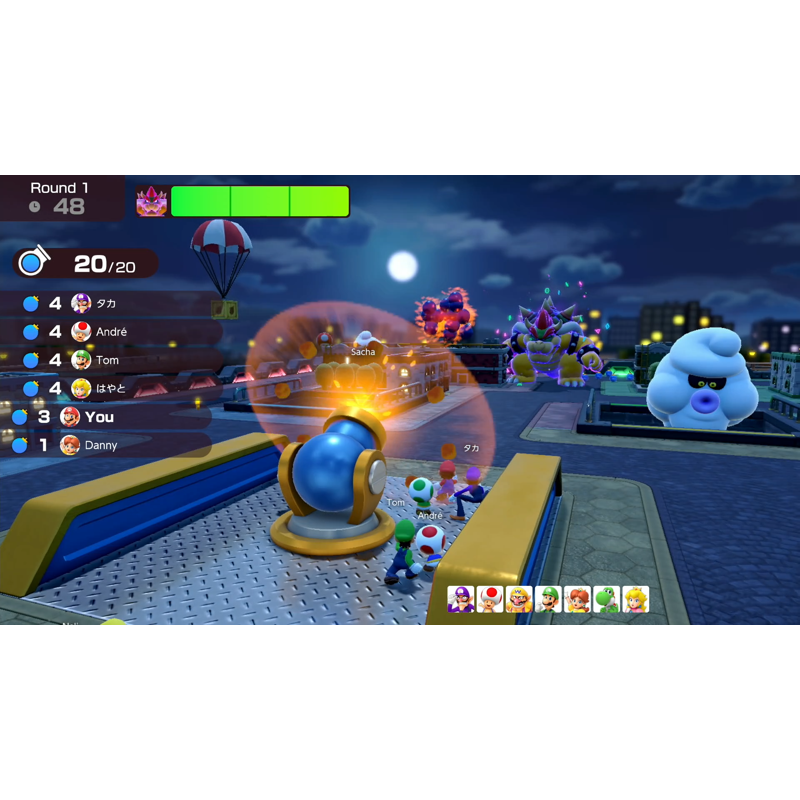
Task: Select the Waluigi portrait in the bottom row
Action: [x=461, y=599]
